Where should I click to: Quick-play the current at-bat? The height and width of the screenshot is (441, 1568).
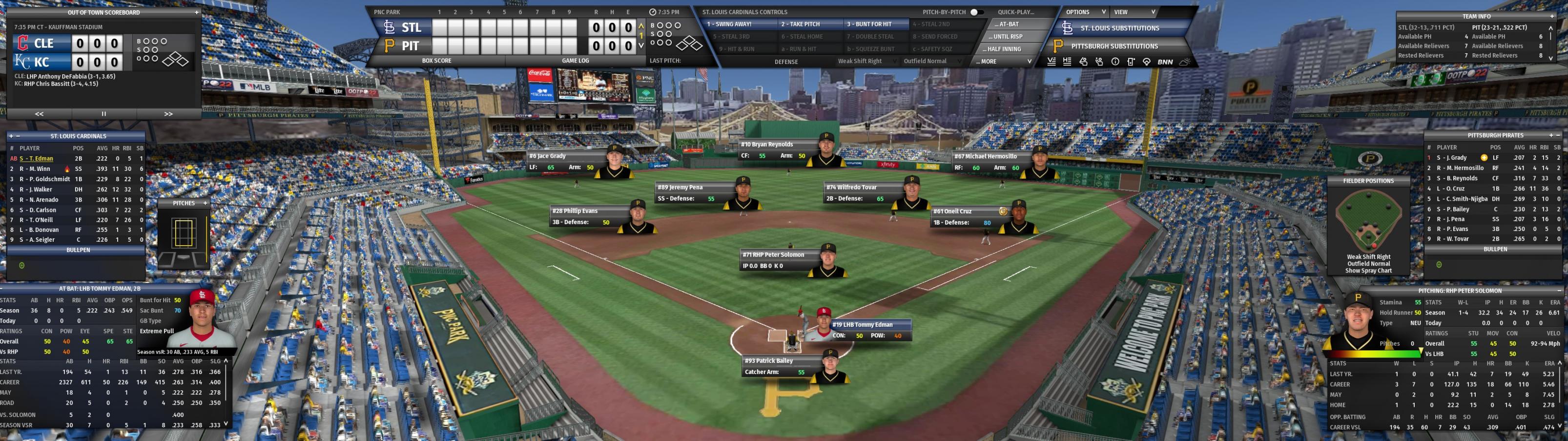[x=1008, y=24]
